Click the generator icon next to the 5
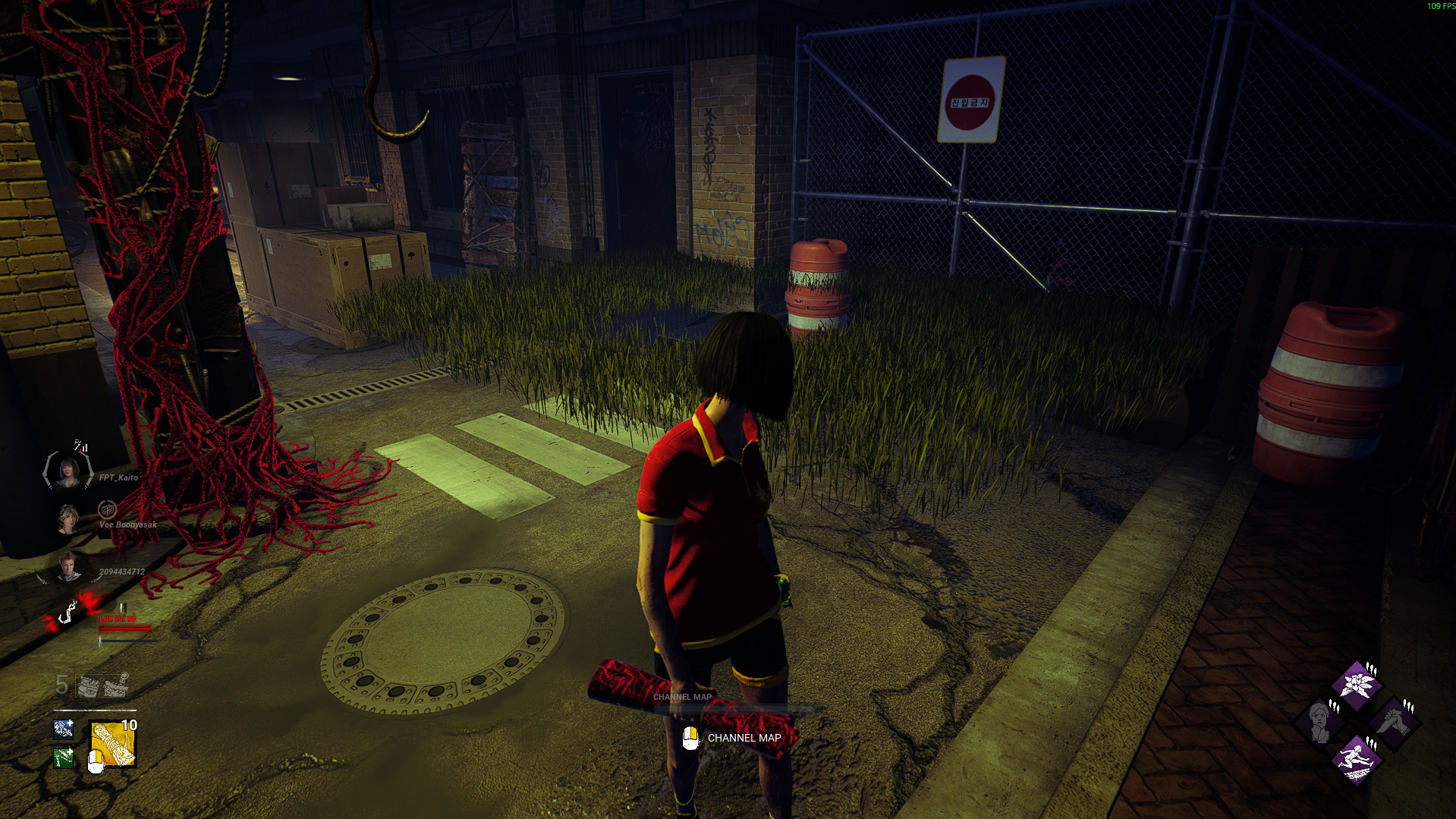The width and height of the screenshot is (1456, 819). coord(89,685)
